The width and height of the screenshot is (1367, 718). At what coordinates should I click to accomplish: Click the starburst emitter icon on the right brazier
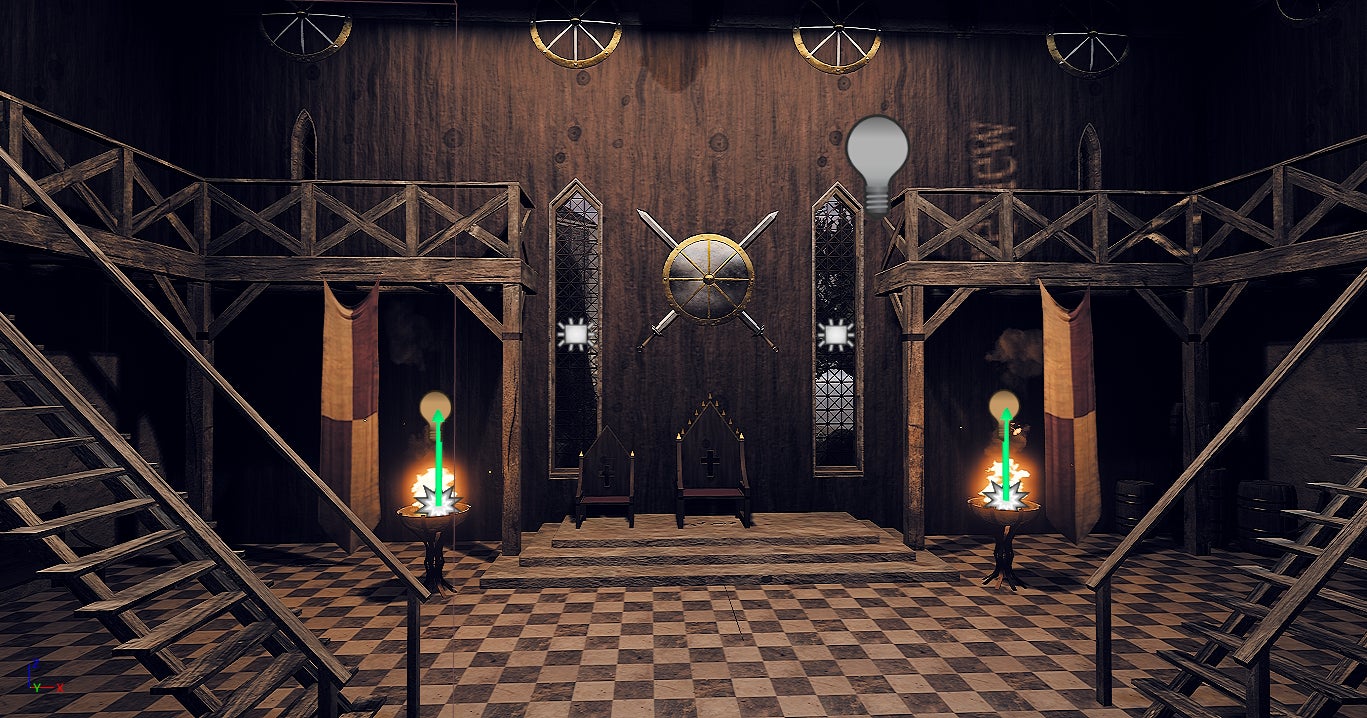tap(1005, 494)
